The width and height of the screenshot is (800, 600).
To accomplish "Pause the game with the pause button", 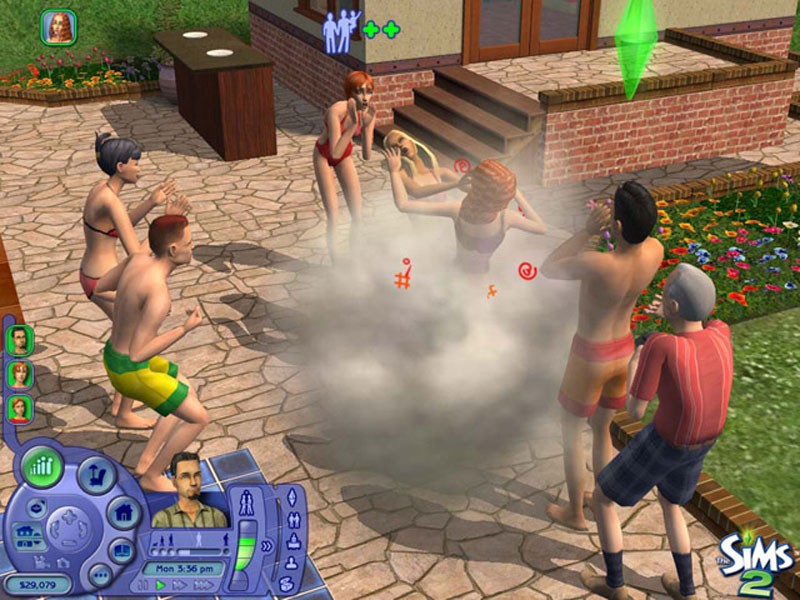I will click(144, 584).
